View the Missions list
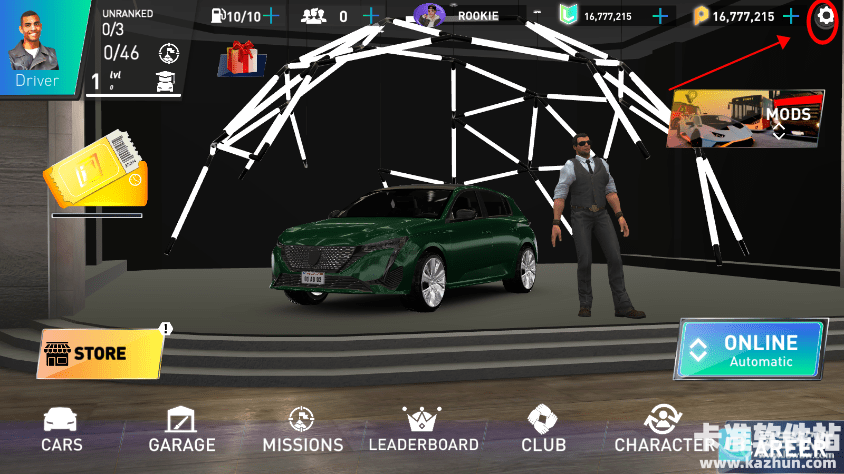This screenshot has height=474, width=844. tap(302, 430)
